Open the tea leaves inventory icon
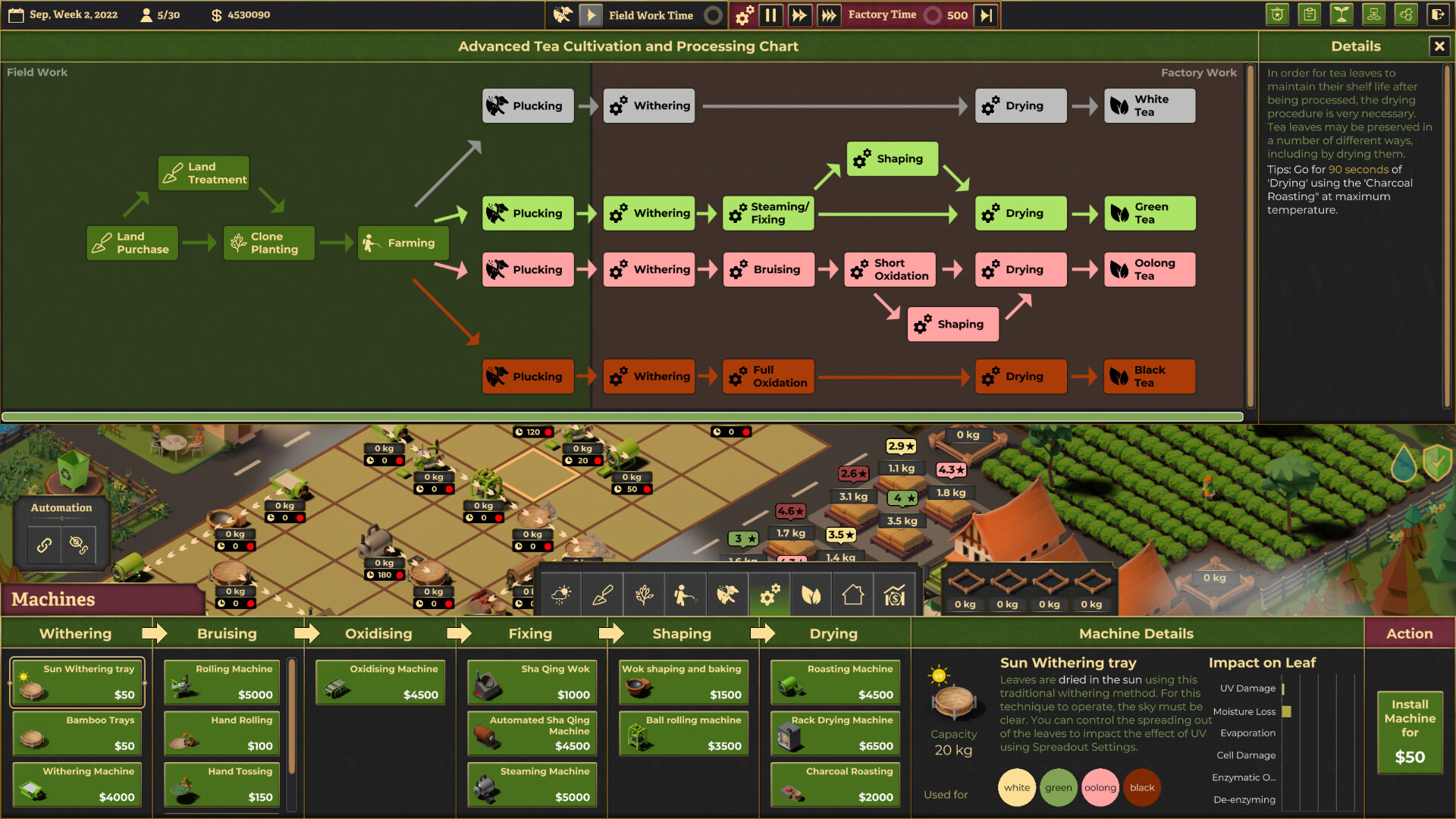 point(811,595)
